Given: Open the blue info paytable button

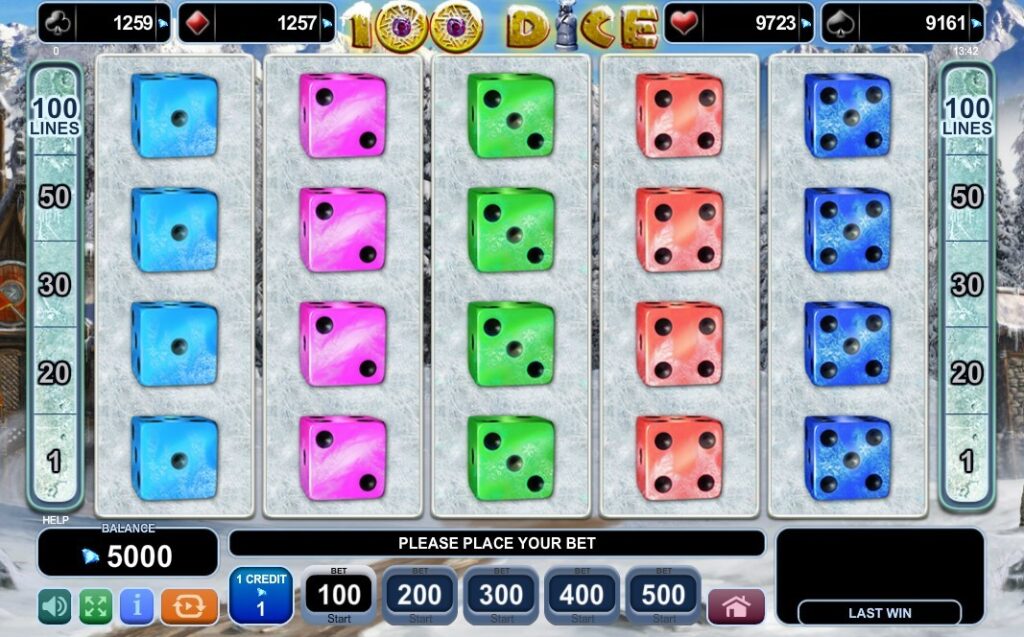Looking at the screenshot, I should tap(137, 606).
